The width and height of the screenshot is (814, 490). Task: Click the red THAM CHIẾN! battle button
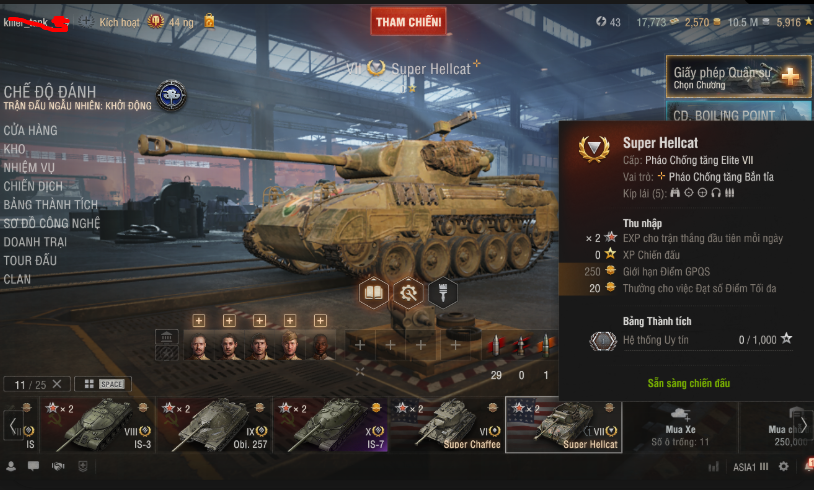pos(409,22)
